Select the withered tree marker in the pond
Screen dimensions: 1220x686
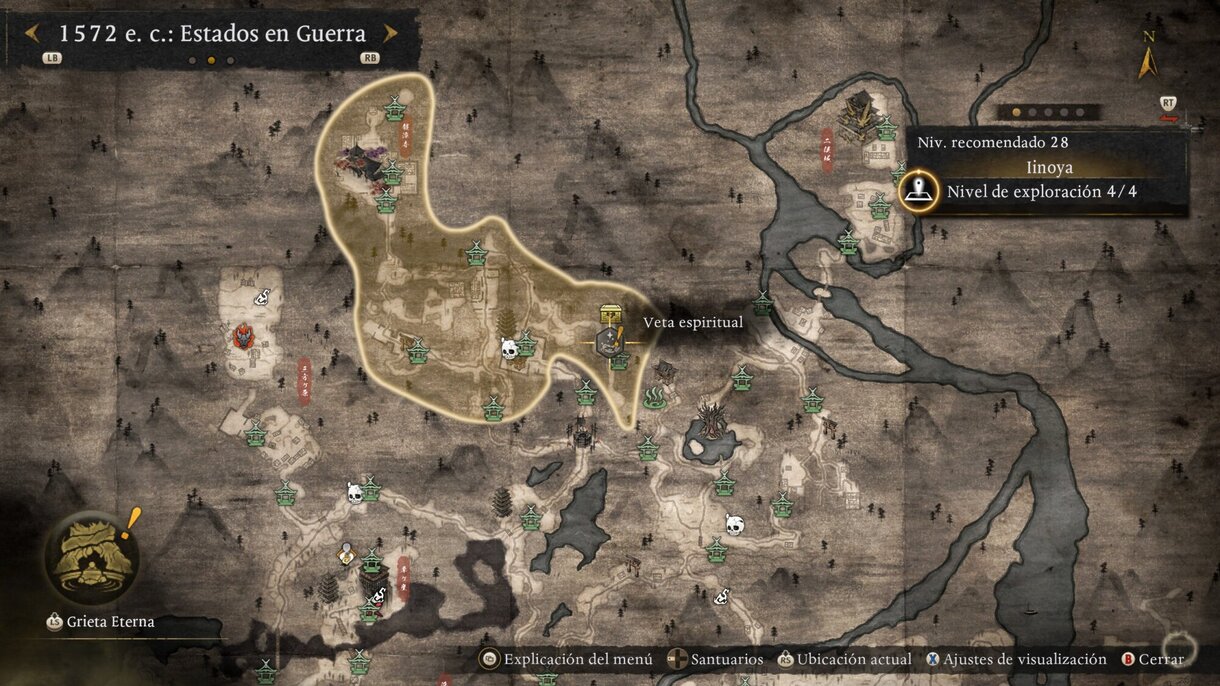coord(711,420)
